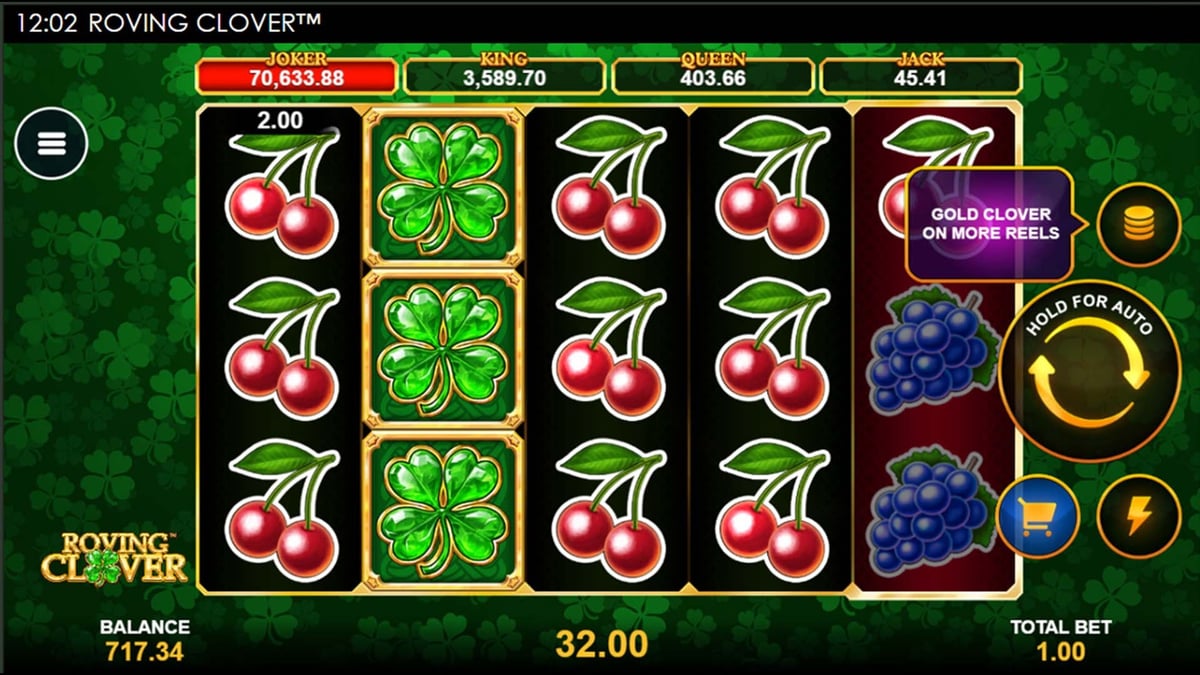This screenshot has width=1200, height=675.
Task: Open the hamburger menu
Action: pyautogui.click(x=51, y=143)
